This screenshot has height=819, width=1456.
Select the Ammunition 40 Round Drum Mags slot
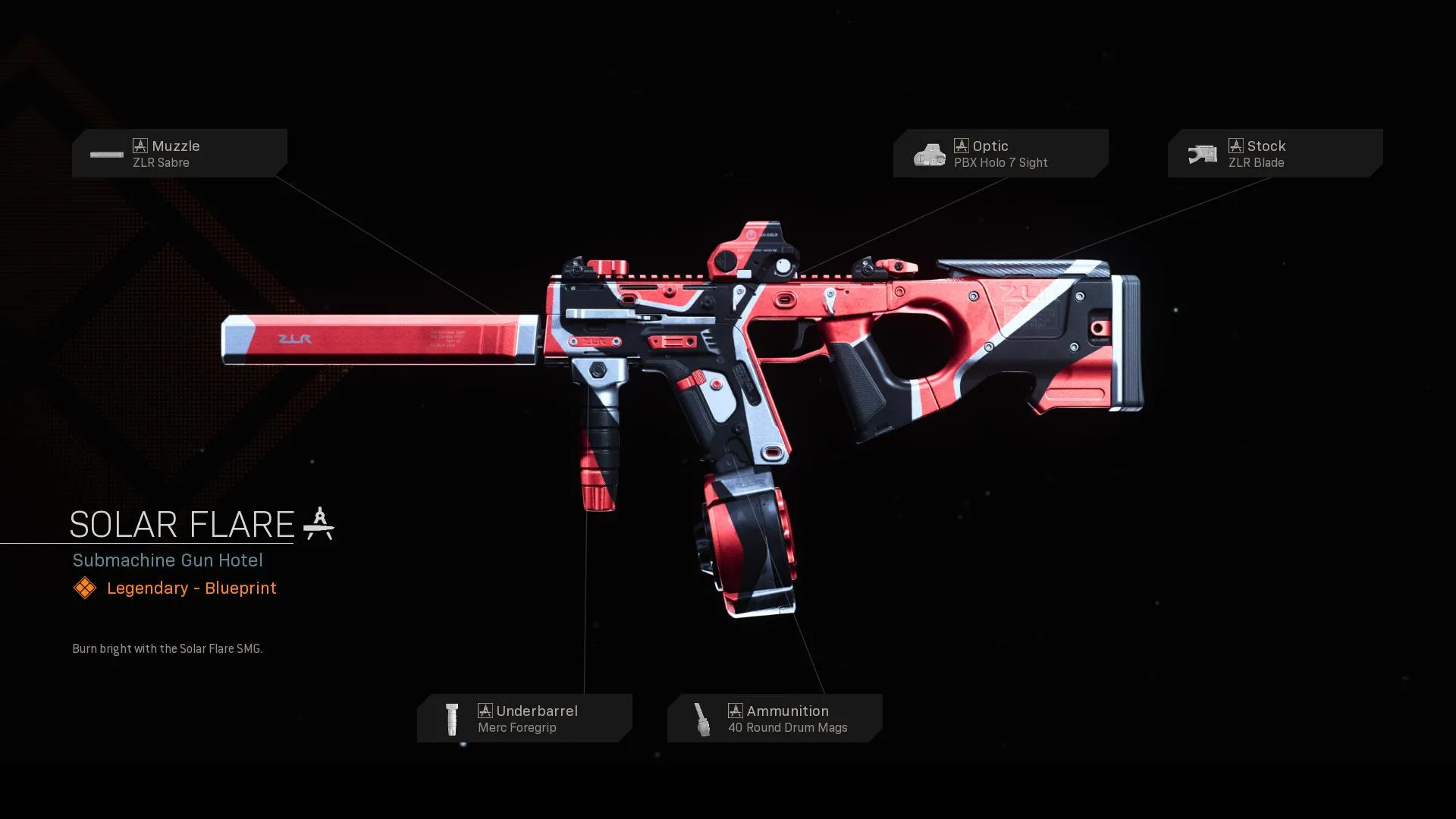(774, 718)
